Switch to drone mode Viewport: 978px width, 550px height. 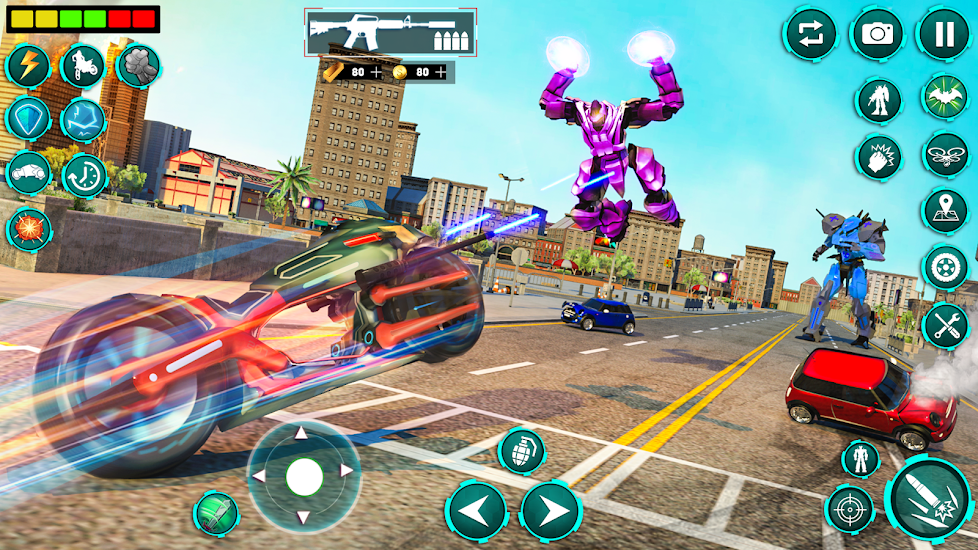944,155
